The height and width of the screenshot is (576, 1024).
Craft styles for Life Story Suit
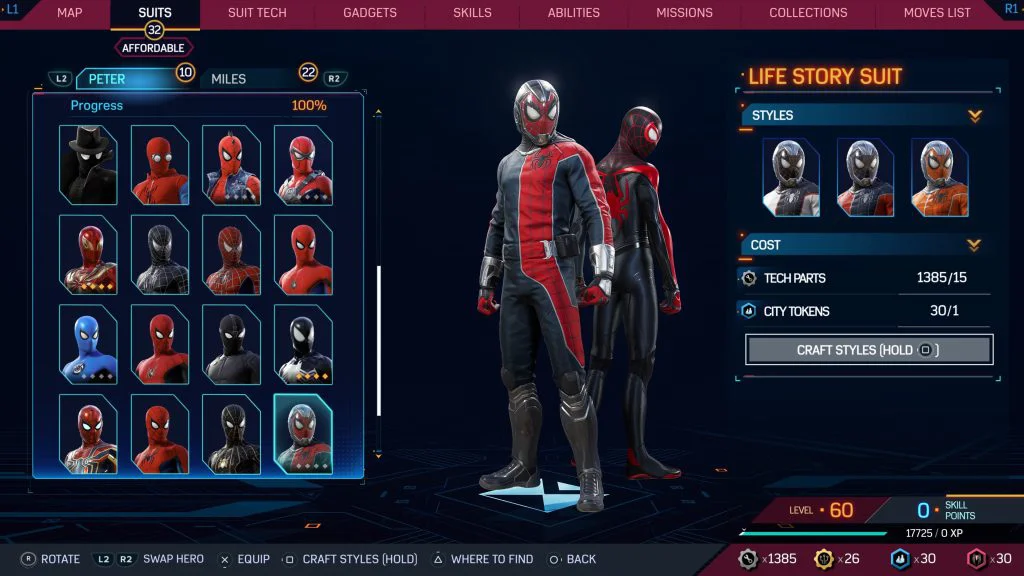coord(868,350)
